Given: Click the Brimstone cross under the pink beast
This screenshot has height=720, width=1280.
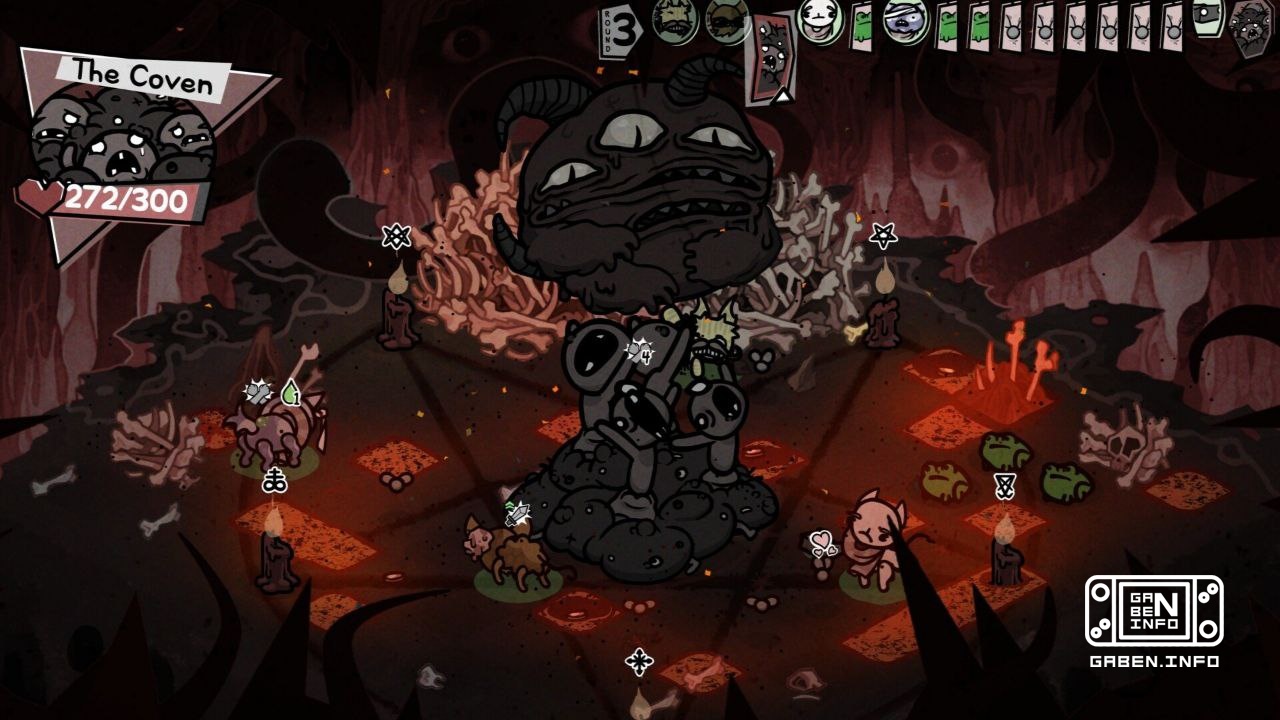Looking at the screenshot, I should click(275, 479).
